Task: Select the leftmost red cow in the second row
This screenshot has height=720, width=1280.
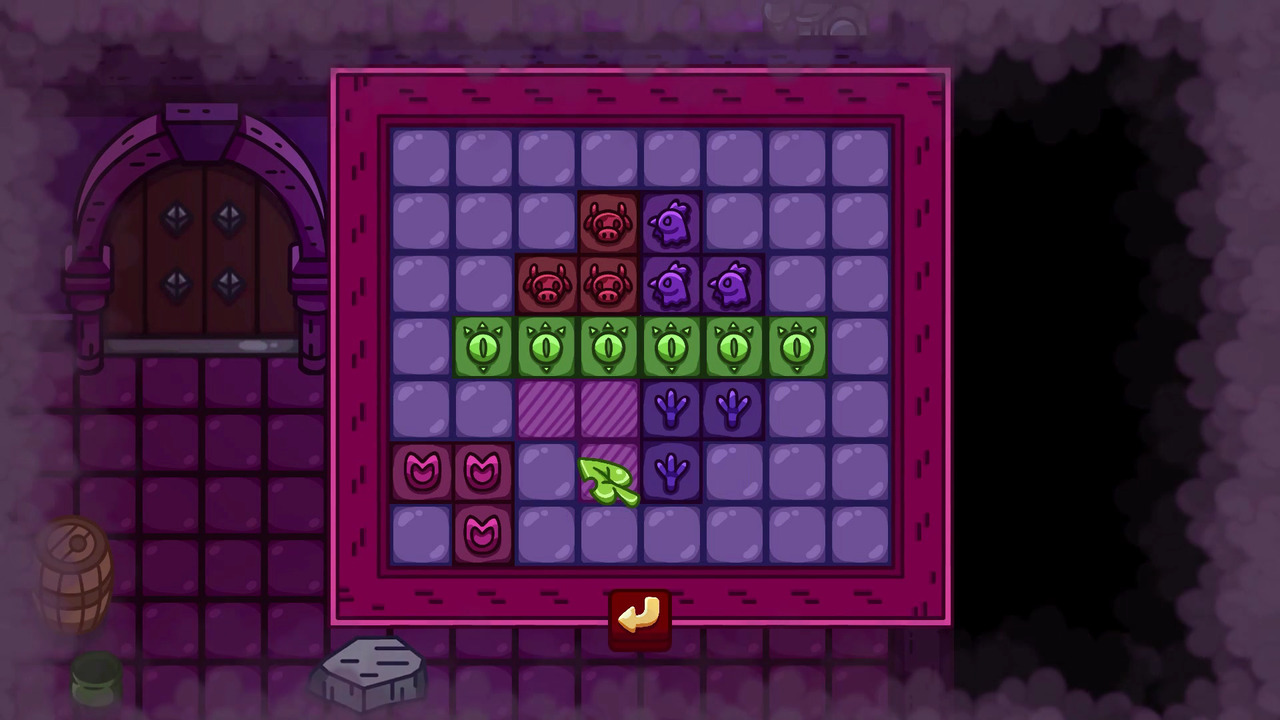Action: 546,285
